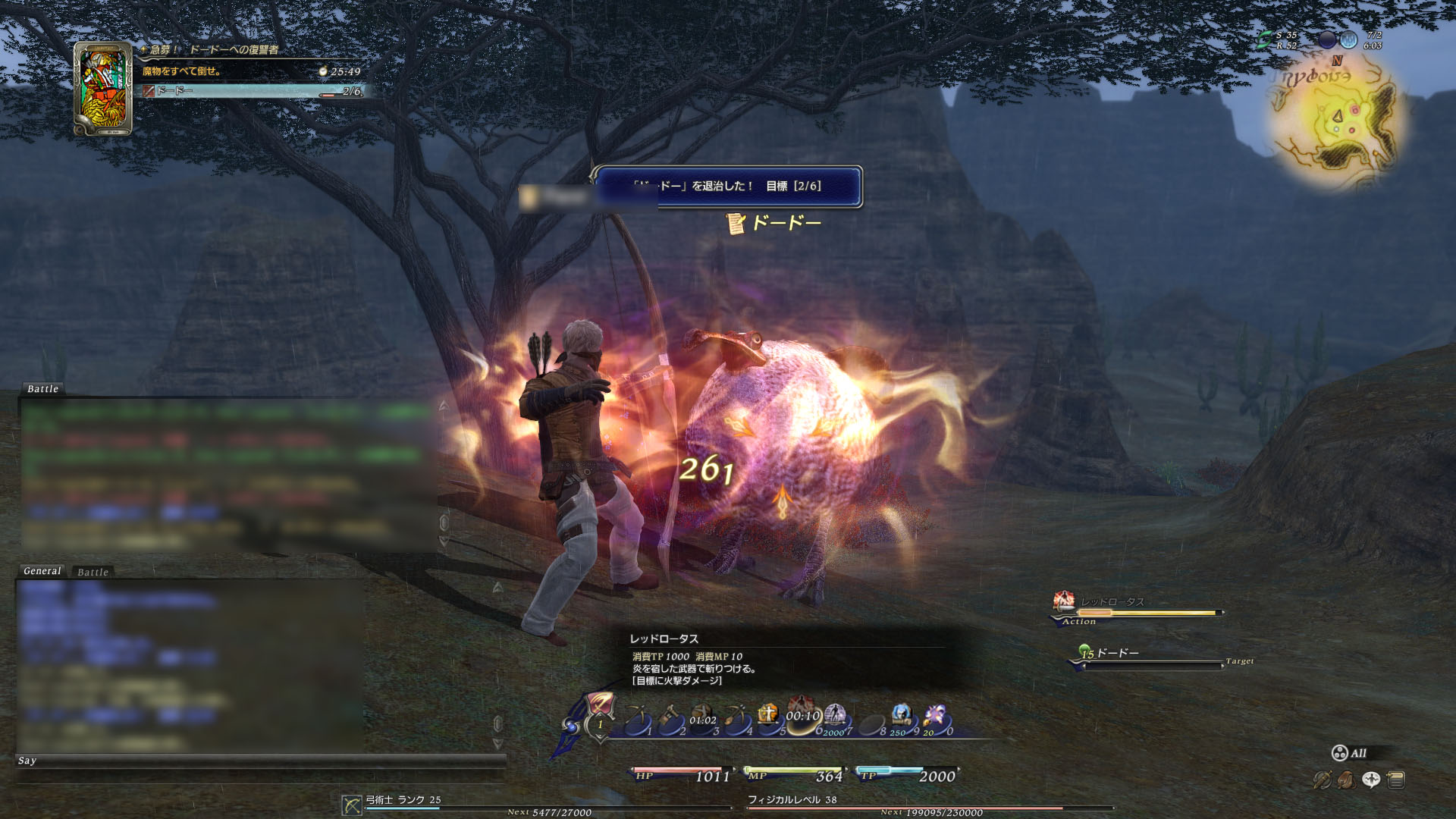
Task: Open the sheathed sword gear icon
Action: click(x=1322, y=780)
